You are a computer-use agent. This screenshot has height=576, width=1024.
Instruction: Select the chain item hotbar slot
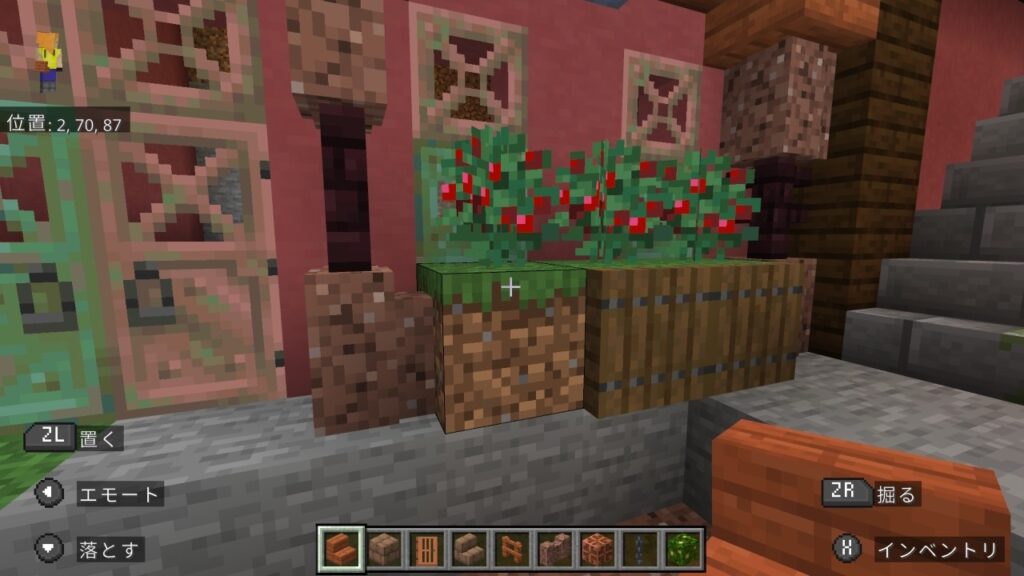(x=640, y=548)
